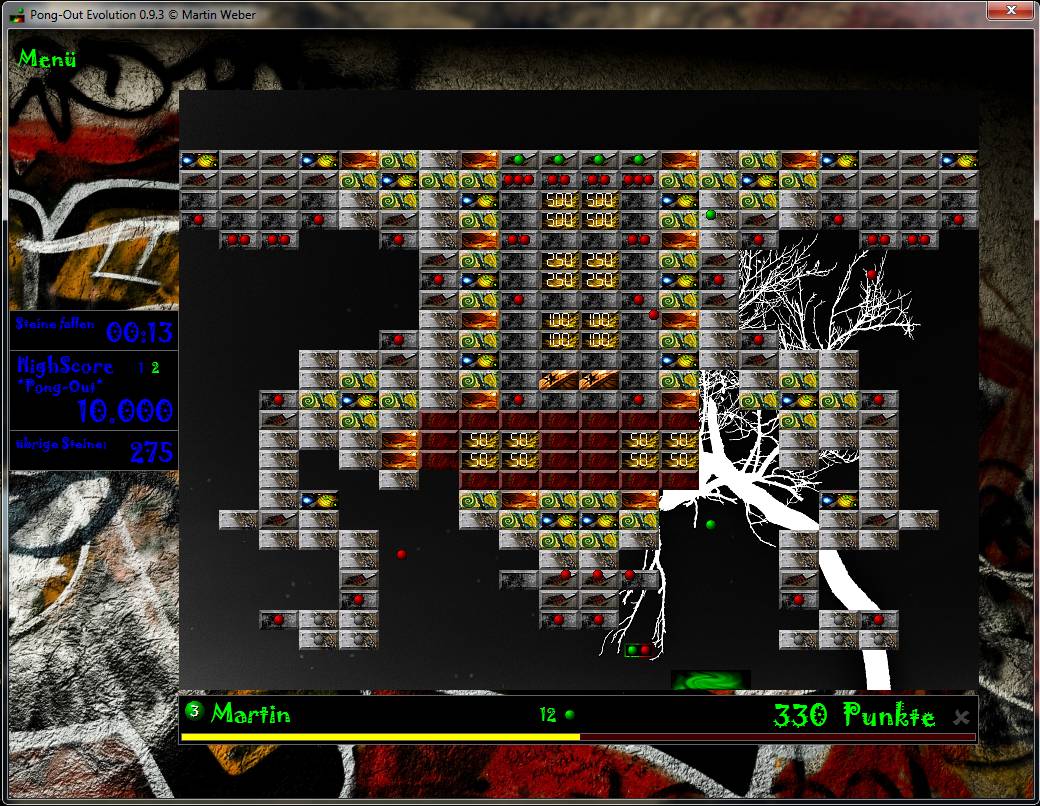Select the green HighScore page 2
1040x806 pixels.
point(155,368)
